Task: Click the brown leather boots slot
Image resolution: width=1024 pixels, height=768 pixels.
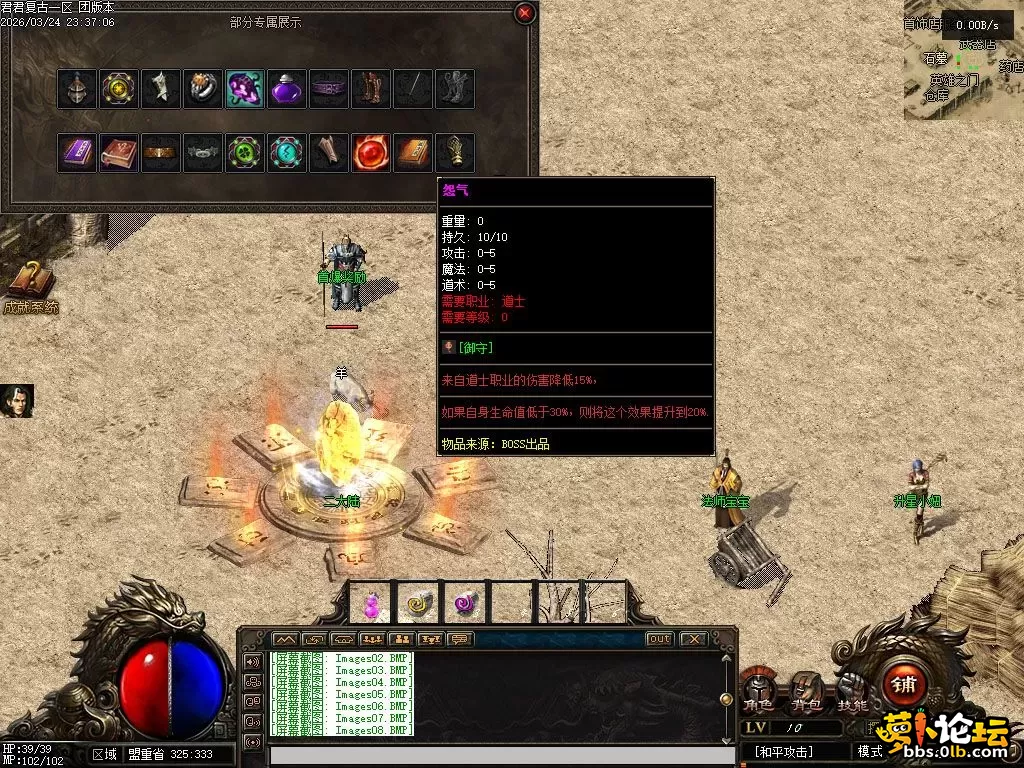Action: [371, 89]
